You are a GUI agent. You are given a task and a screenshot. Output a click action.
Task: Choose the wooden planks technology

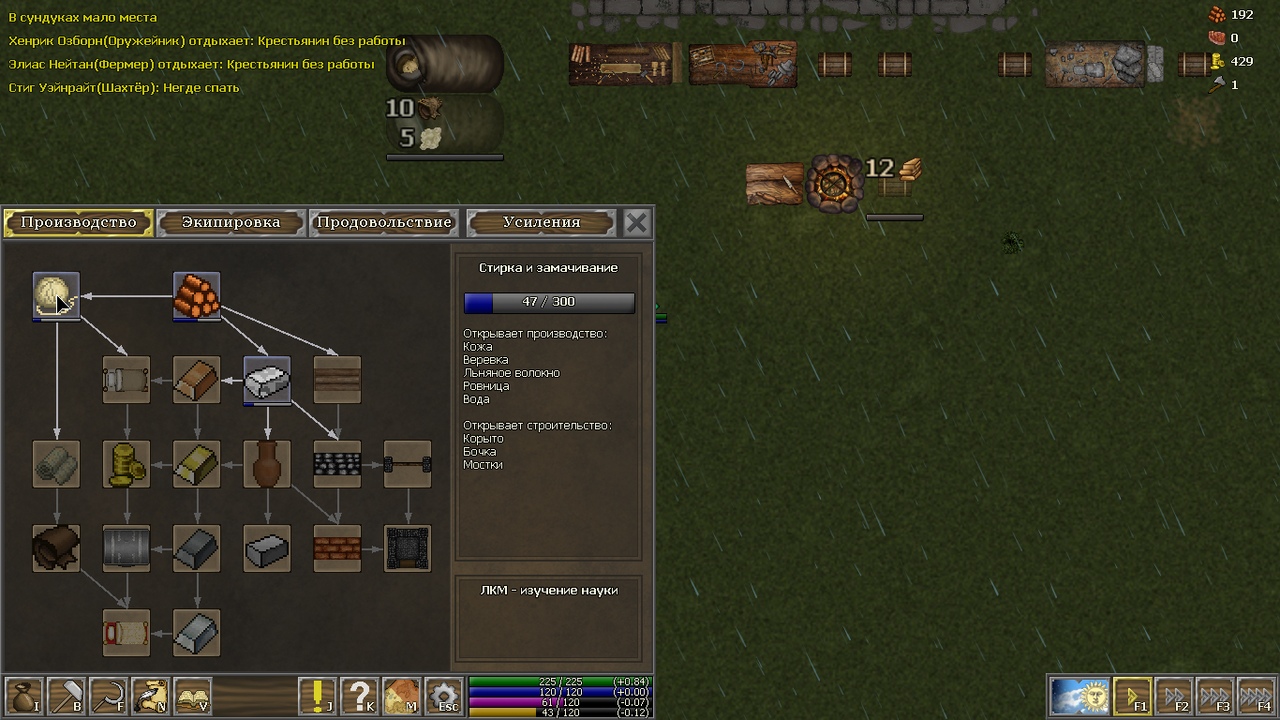(337, 380)
